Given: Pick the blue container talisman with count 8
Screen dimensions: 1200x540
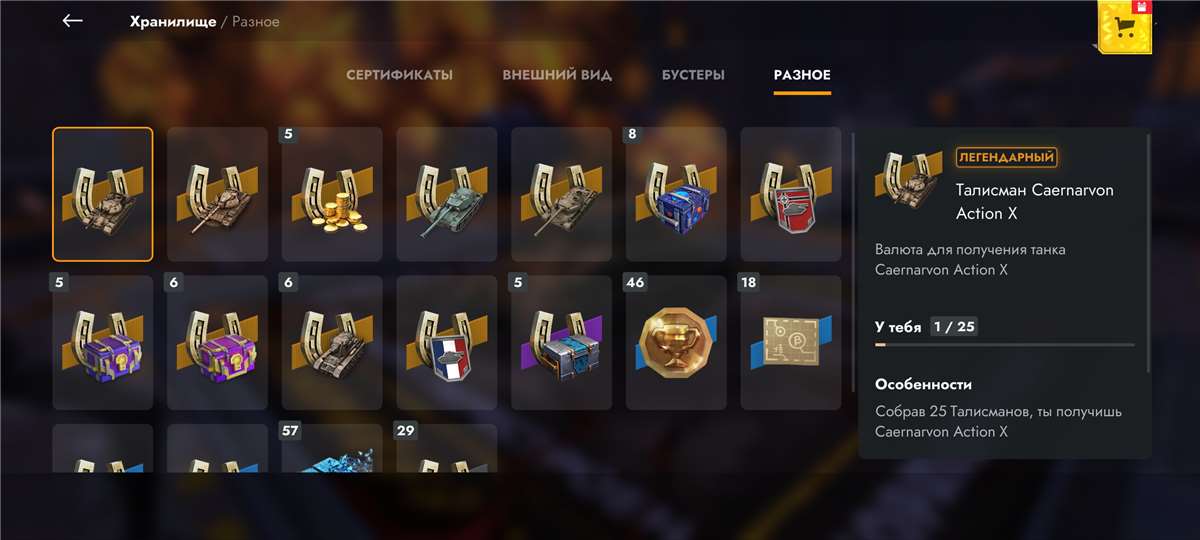Looking at the screenshot, I should pos(676,194).
